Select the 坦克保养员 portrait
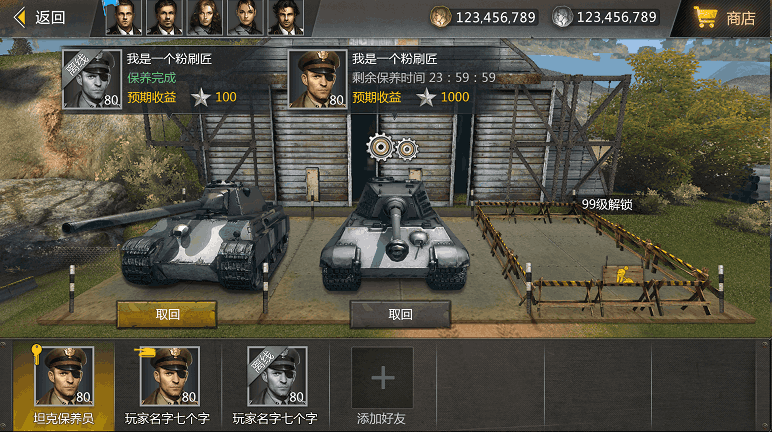This screenshot has width=772, height=432. pos(64,376)
